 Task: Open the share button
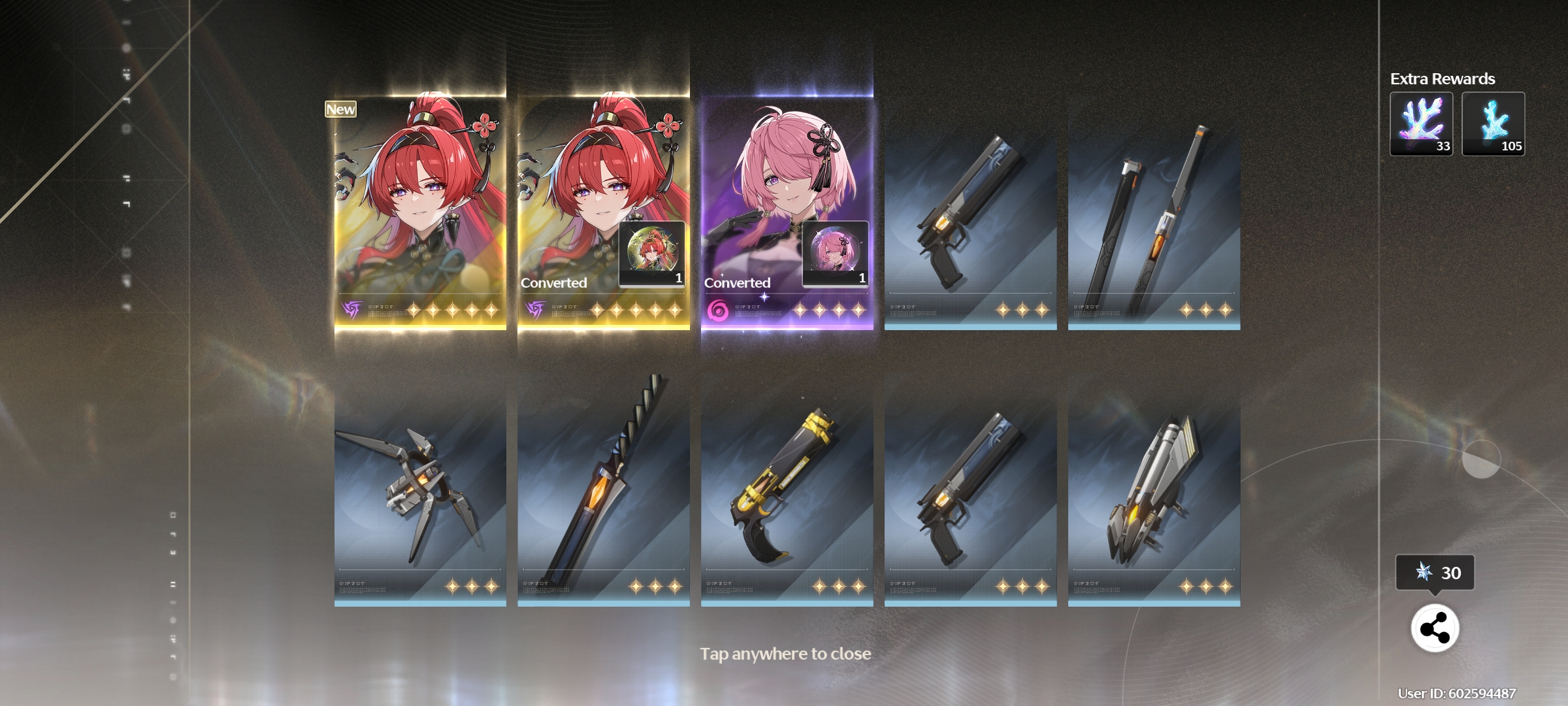click(1435, 629)
